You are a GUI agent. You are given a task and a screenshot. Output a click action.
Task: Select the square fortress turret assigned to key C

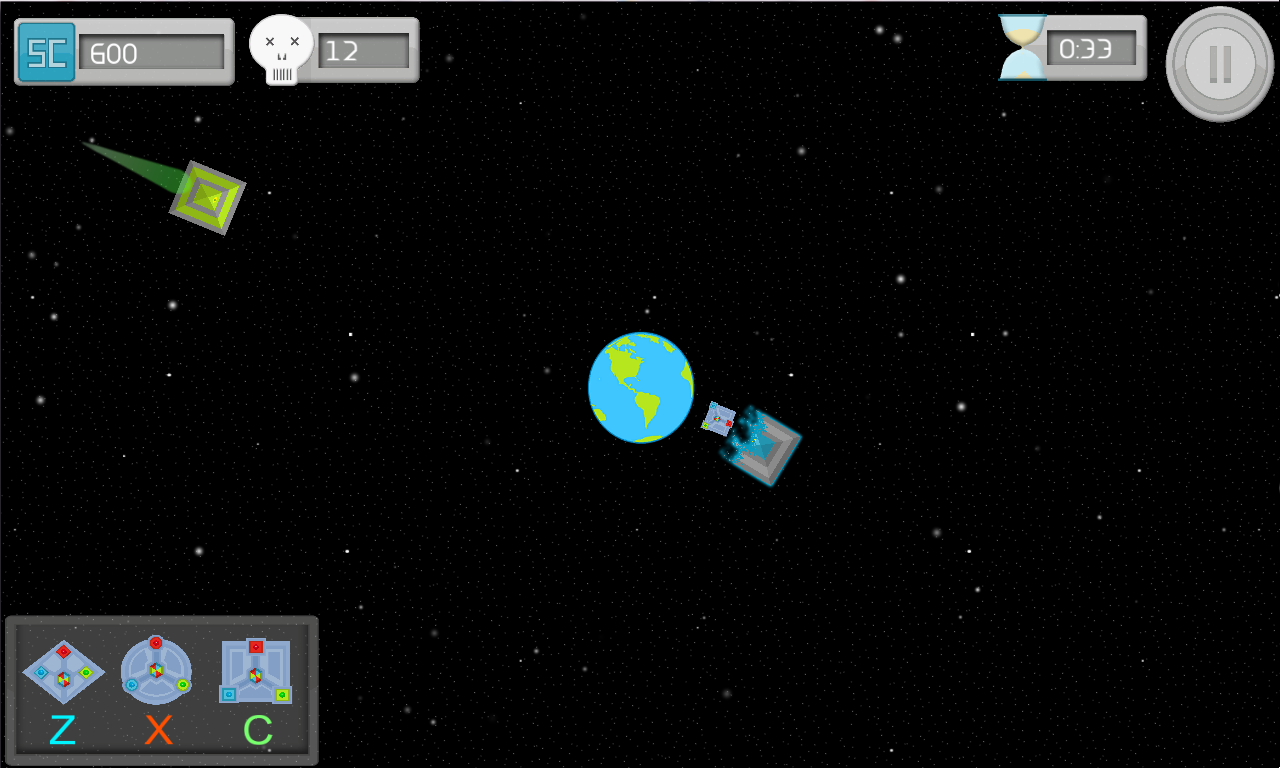point(256,674)
